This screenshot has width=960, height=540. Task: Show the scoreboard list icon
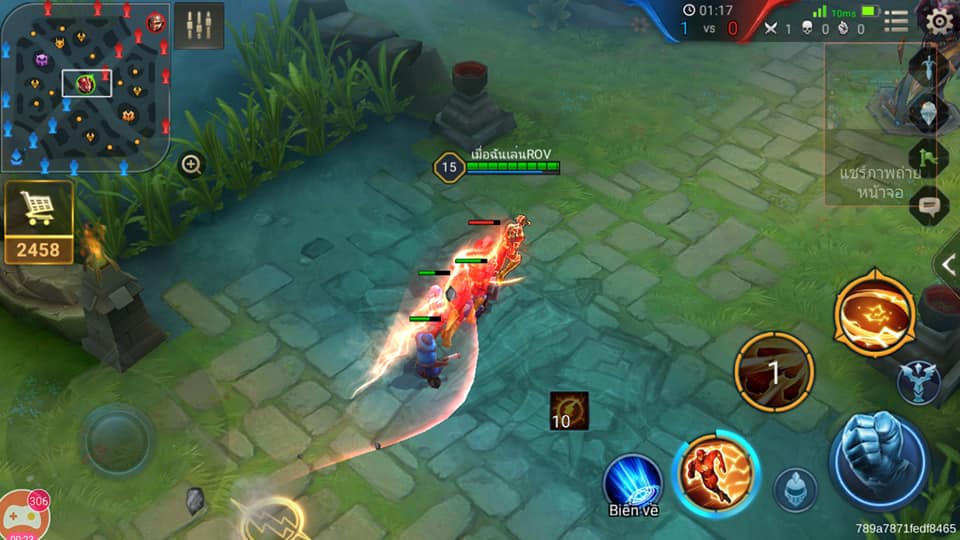pos(896,21)
